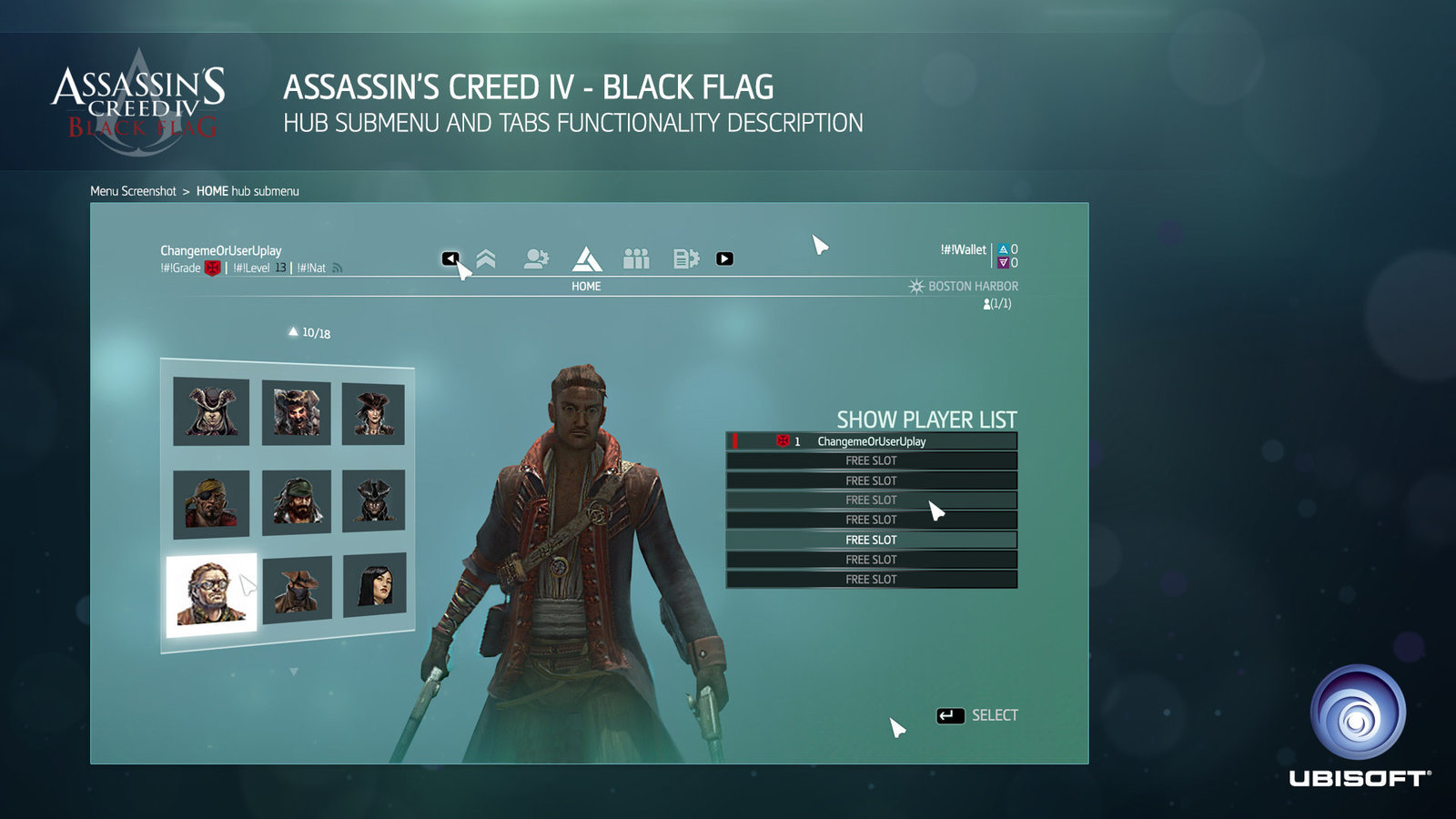Choose the highlighted goggles character portrait
Viewport: 1456px width, 819px height.
point(211,593)
